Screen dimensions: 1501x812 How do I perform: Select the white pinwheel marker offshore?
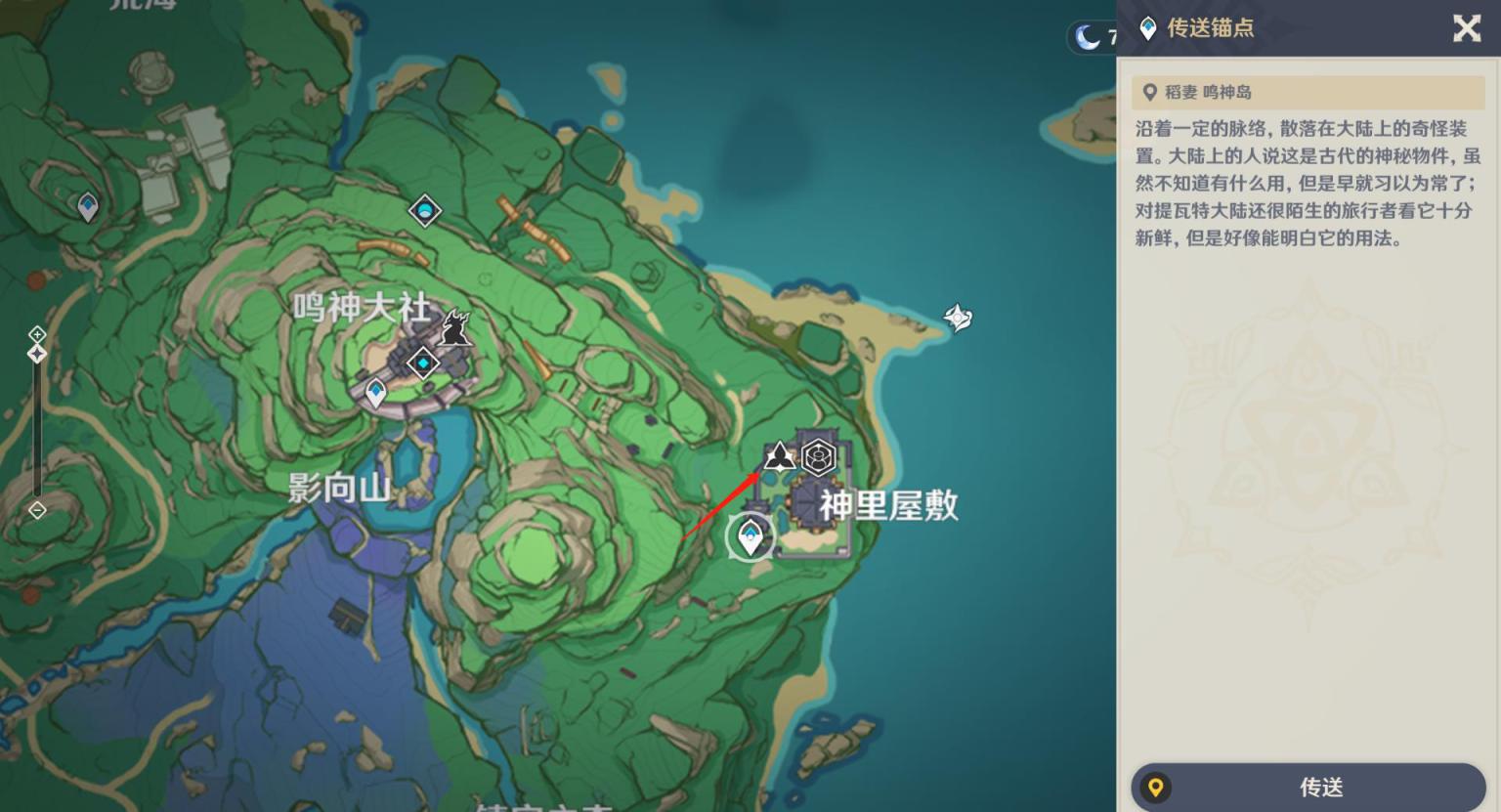(958, 317)
